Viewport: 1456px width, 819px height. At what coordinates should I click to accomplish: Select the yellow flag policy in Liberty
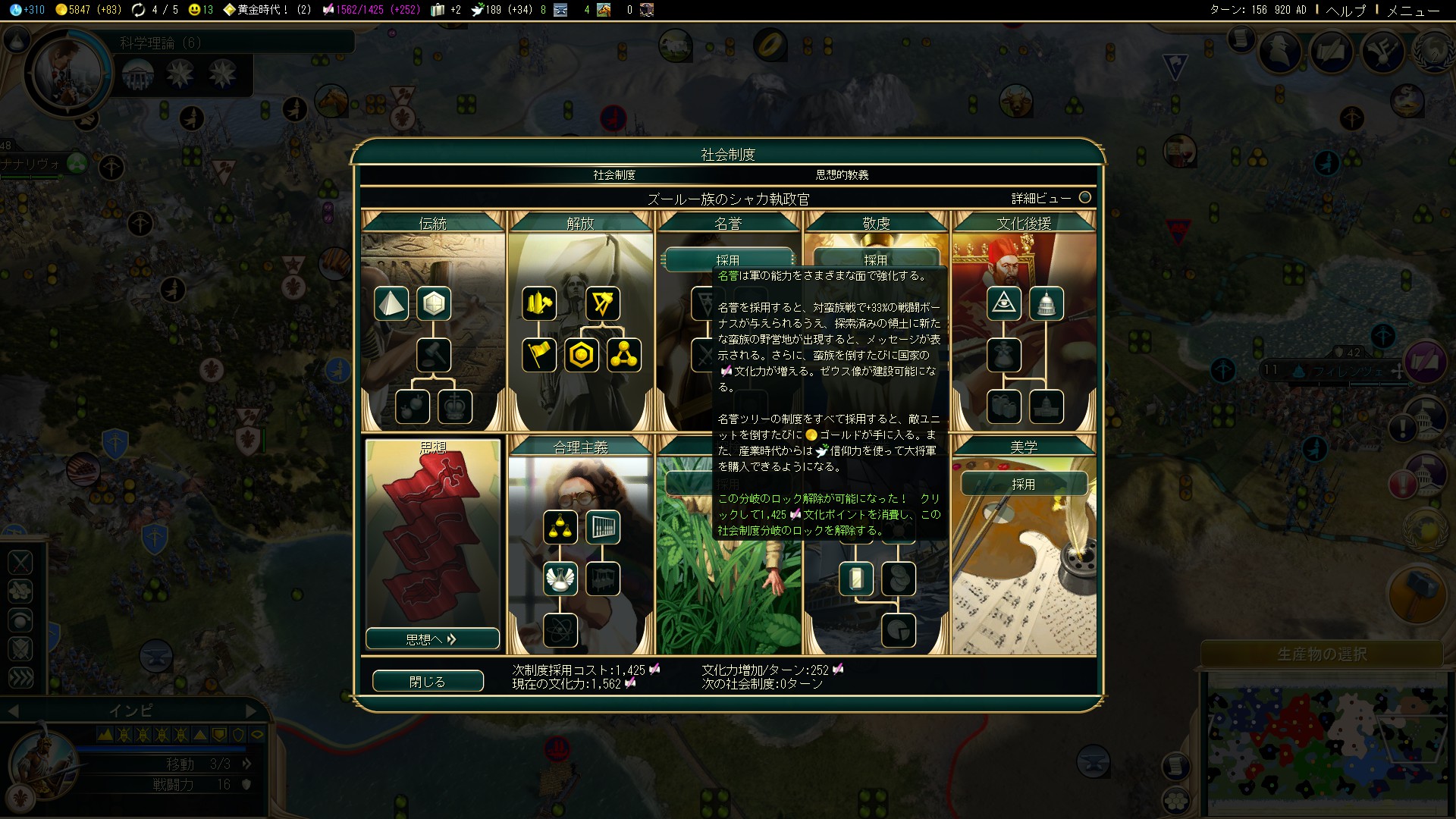click(539, 355)
